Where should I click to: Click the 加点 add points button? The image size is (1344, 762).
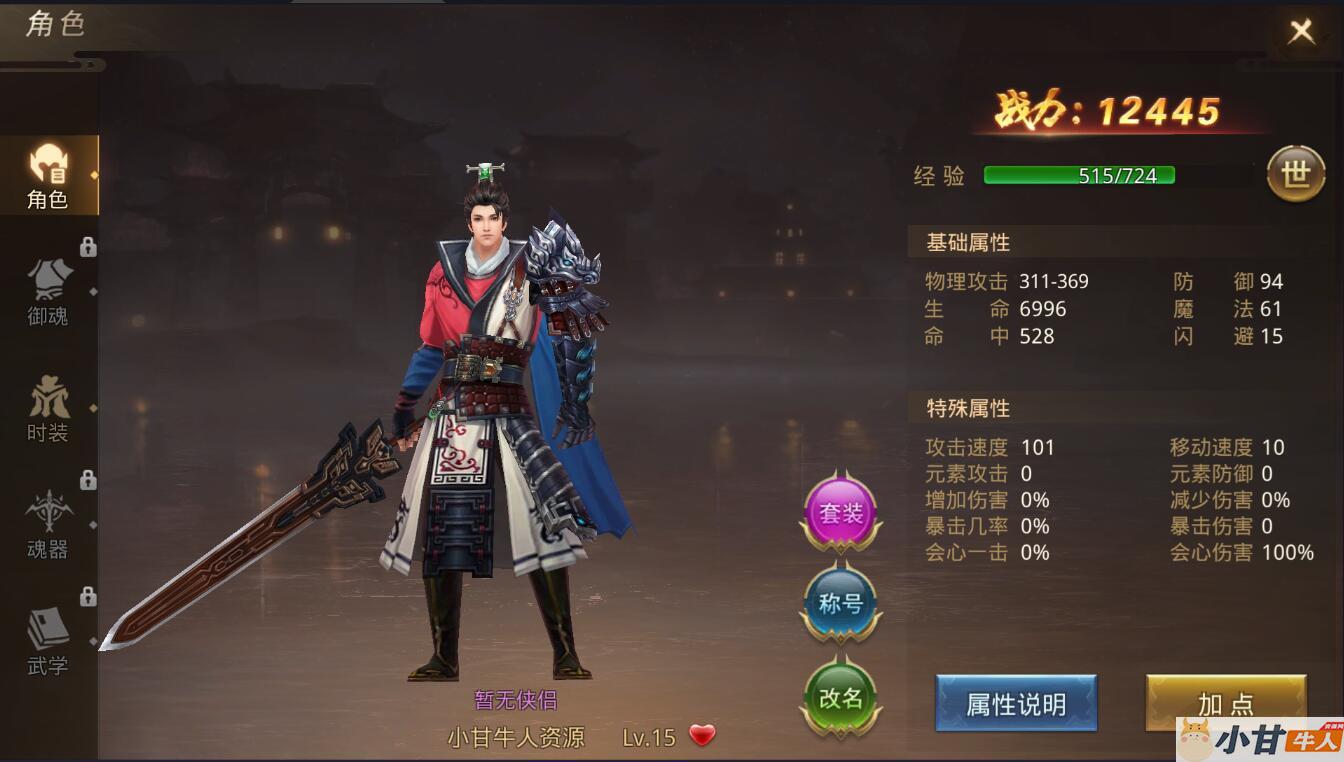click(x=1225, y=702)
